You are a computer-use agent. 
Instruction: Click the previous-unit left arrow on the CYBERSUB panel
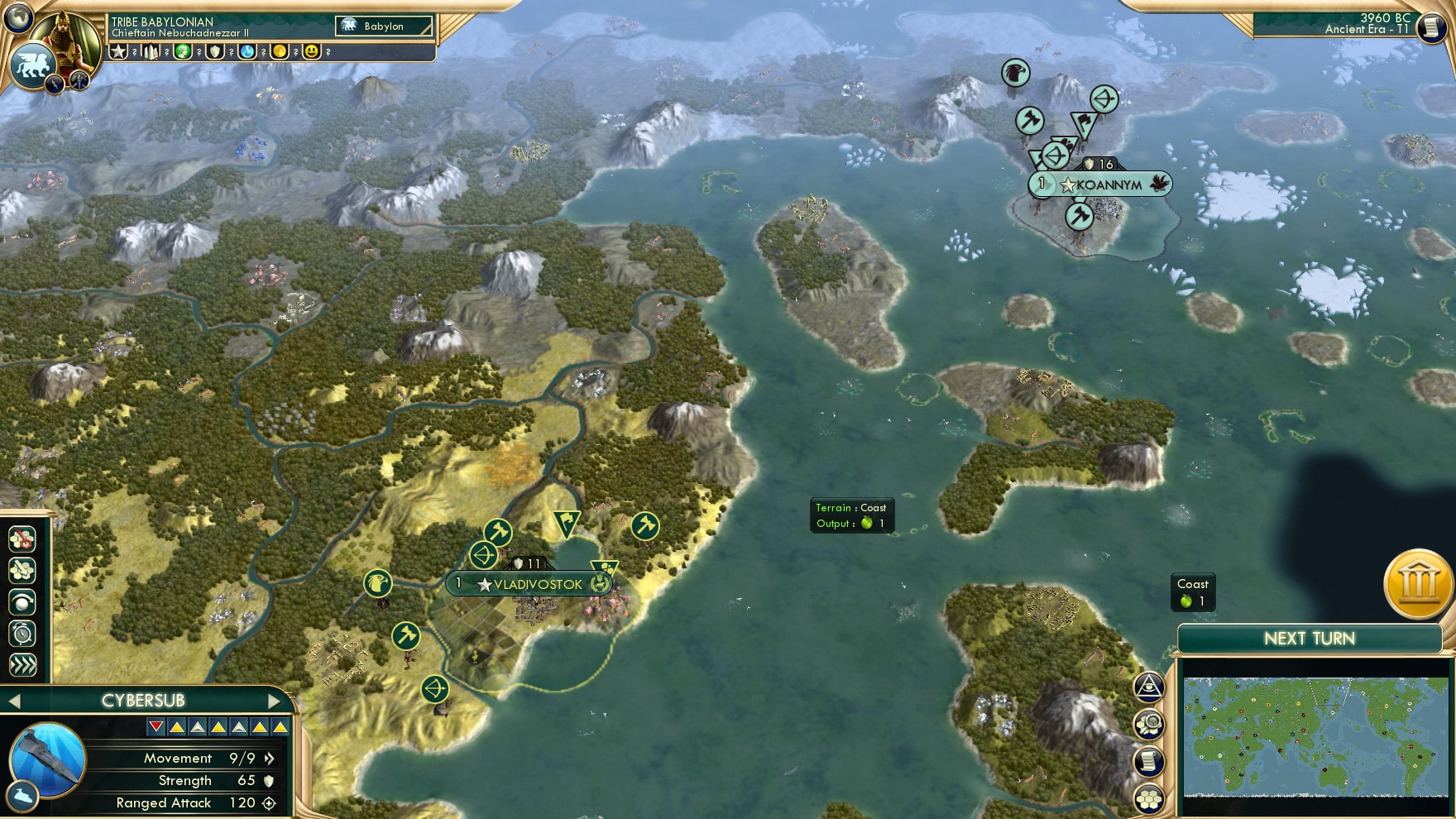(12, 699)
